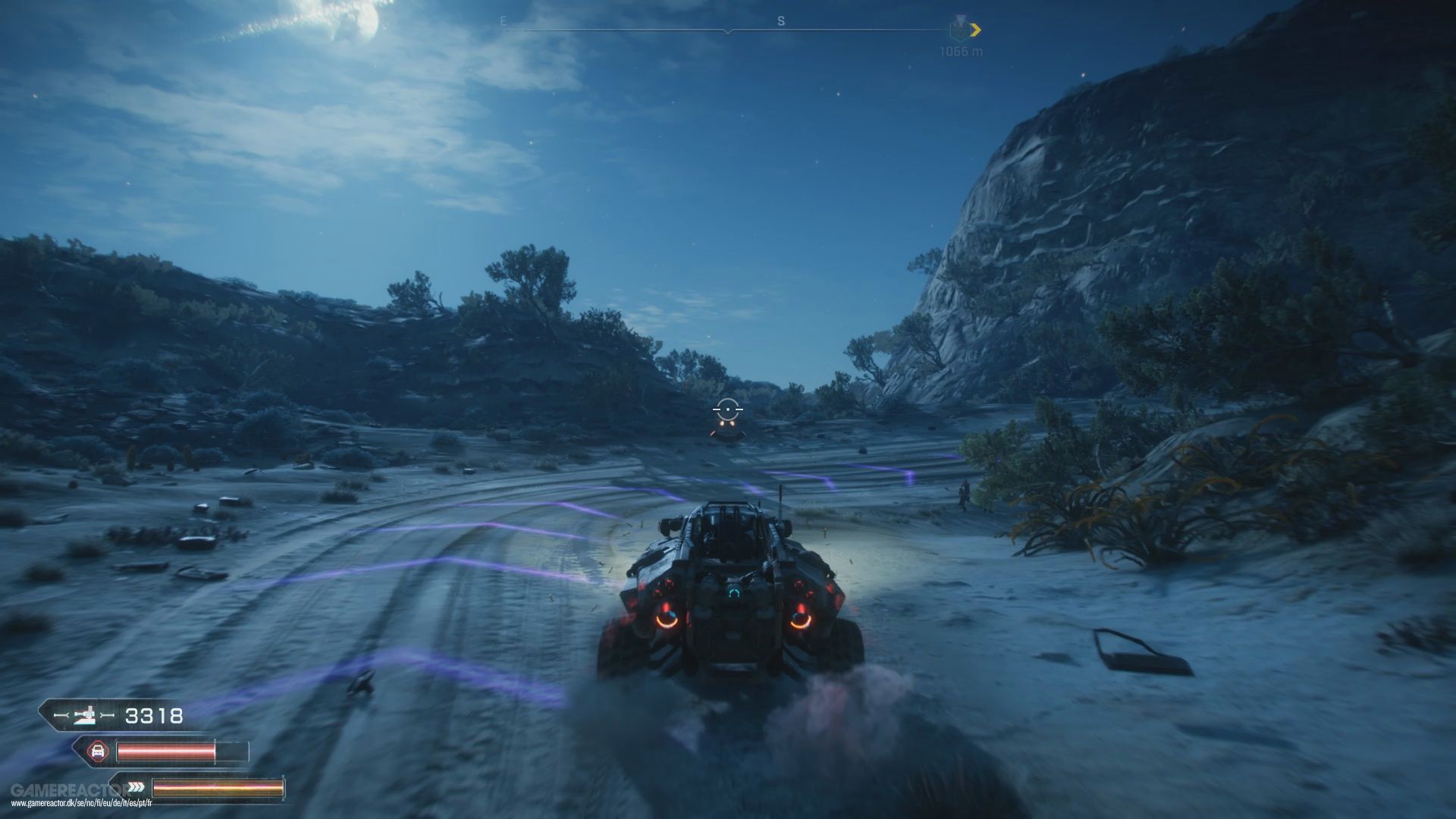Viewport: 1456px width, 819px height.
Task: Select the S marker on the compass bar
Action: 780,20
